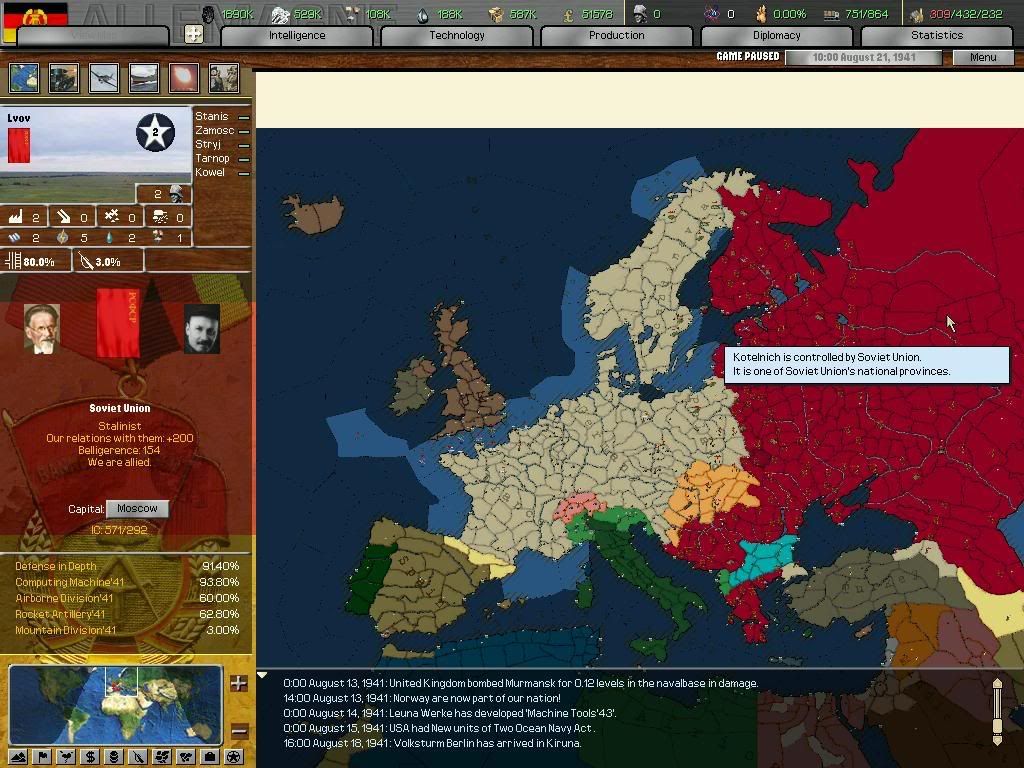Select Zamosc from the province list

(x=215, y=131)
